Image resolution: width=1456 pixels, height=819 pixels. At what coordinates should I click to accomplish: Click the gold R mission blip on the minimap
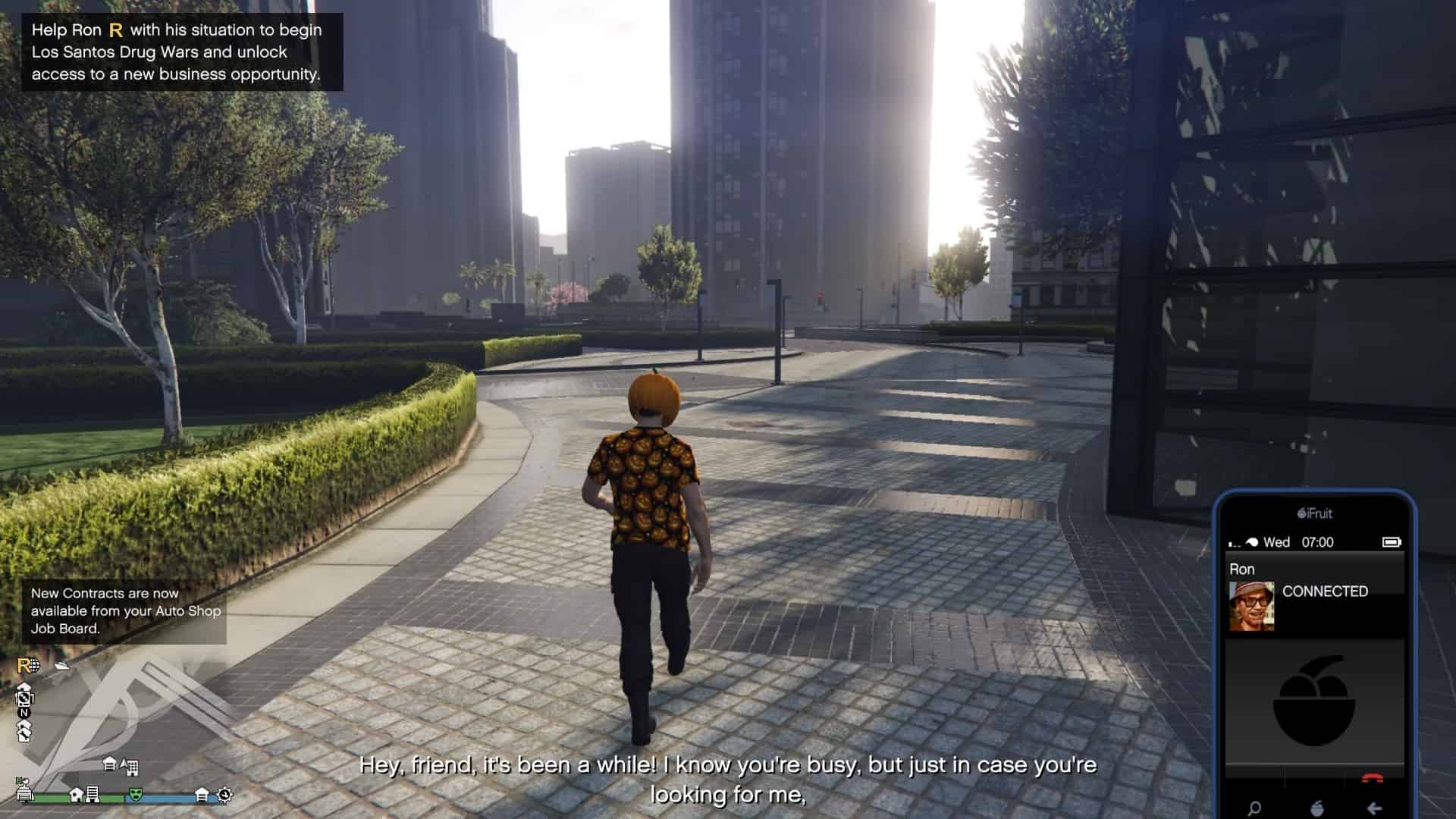coord(26,666)
